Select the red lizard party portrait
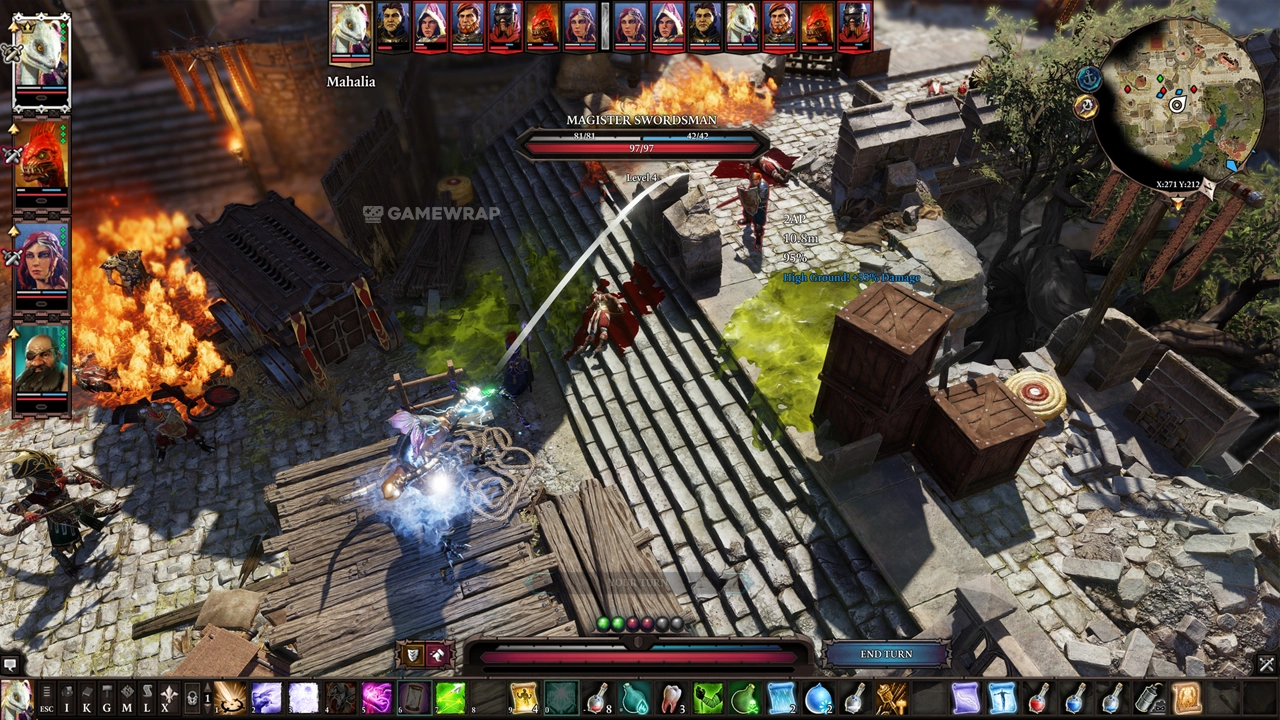Viewport: 1280px width, 720px height. 41,158
